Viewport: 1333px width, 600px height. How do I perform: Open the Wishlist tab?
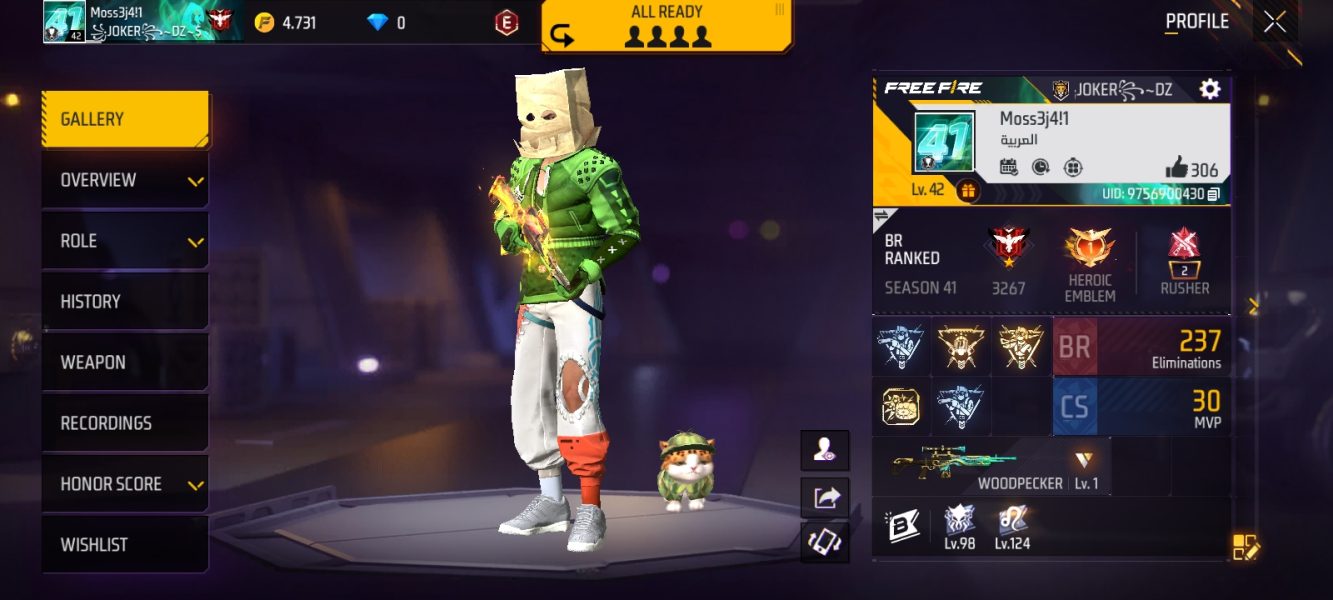click(x=125, y=545)
